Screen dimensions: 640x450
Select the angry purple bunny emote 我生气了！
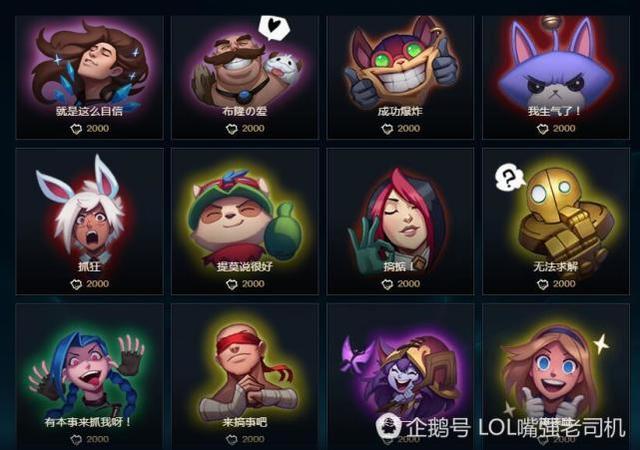coord(556,70)
